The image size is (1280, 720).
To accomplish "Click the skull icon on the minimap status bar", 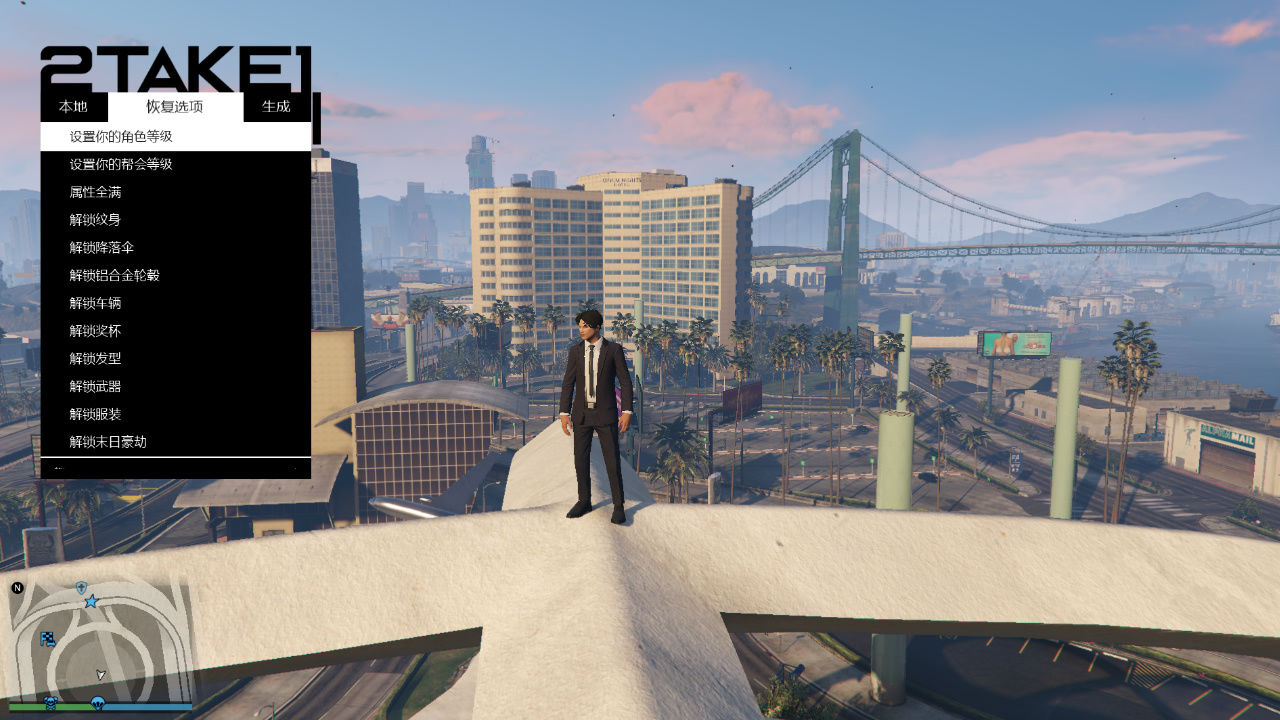I will 51,702.
